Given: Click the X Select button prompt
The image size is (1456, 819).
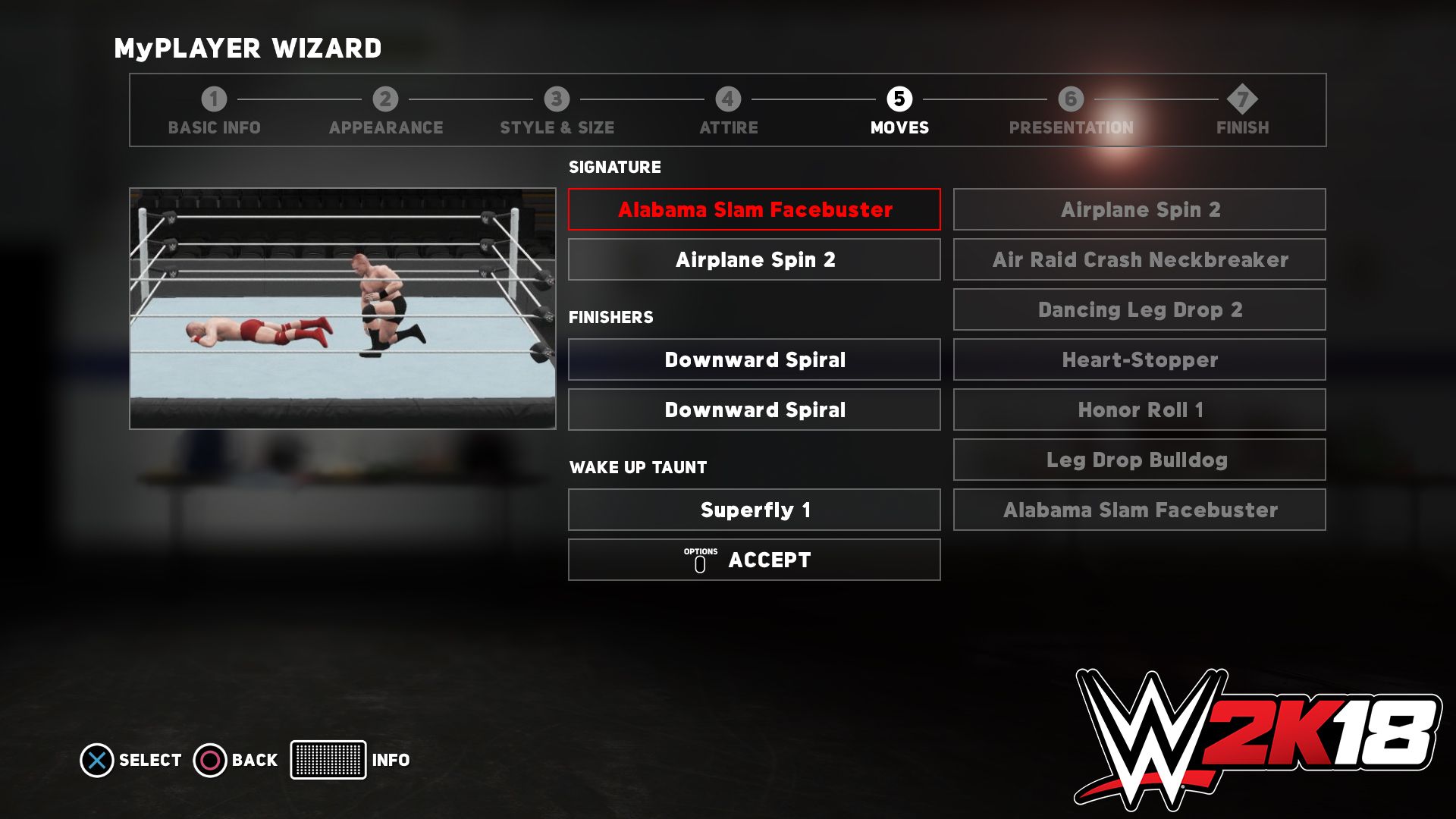Looking at the screenshot, I should point(96,759).
